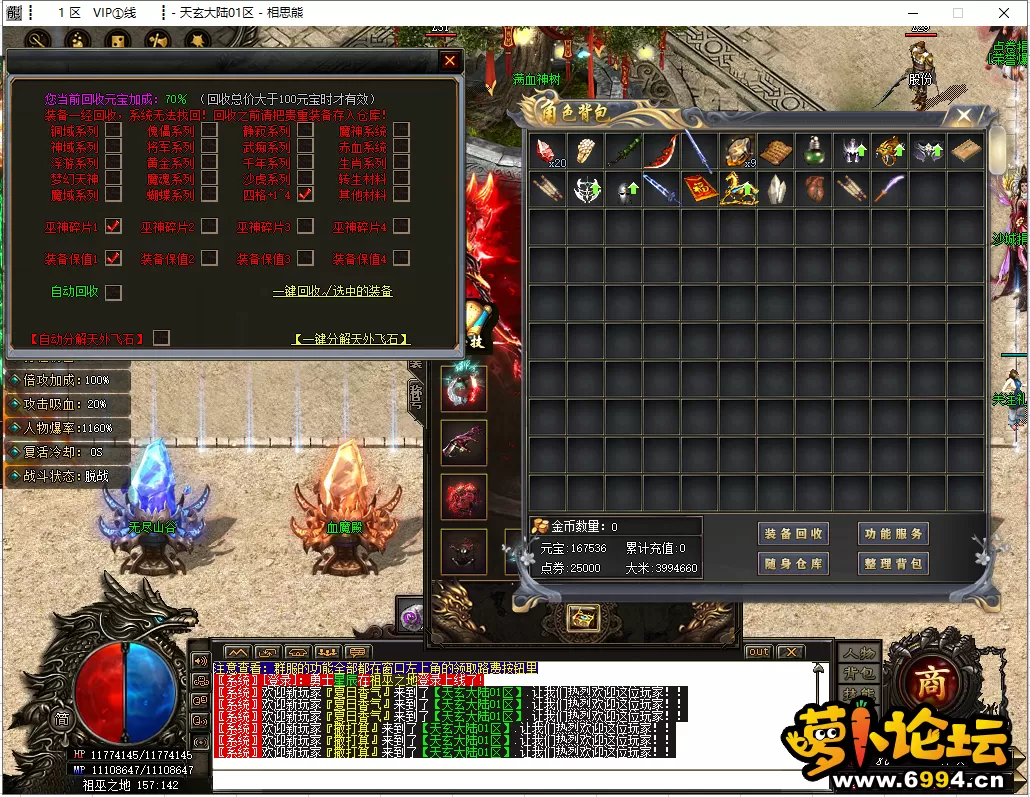Check the 其他材料 checkbox
This screenshot has height=797, width=1030.
tap(401, 194)
